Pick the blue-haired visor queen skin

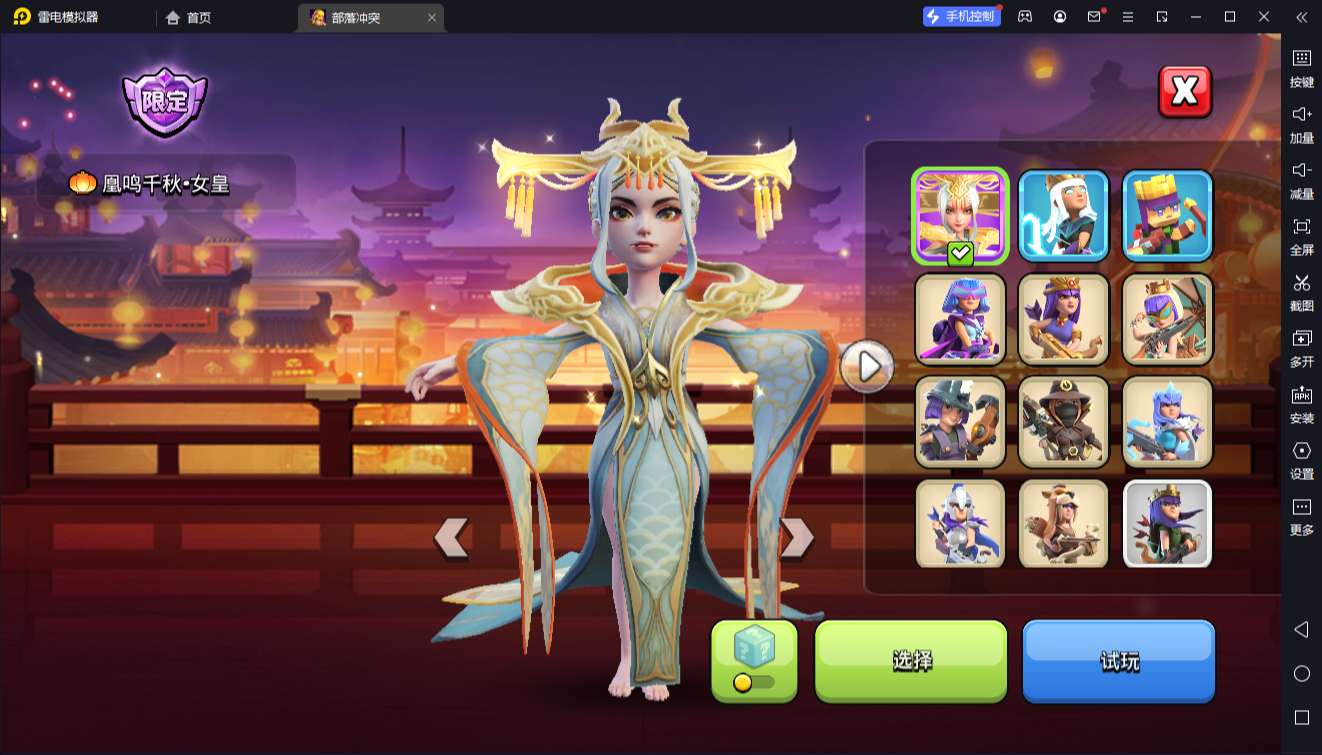pos(960,319)
